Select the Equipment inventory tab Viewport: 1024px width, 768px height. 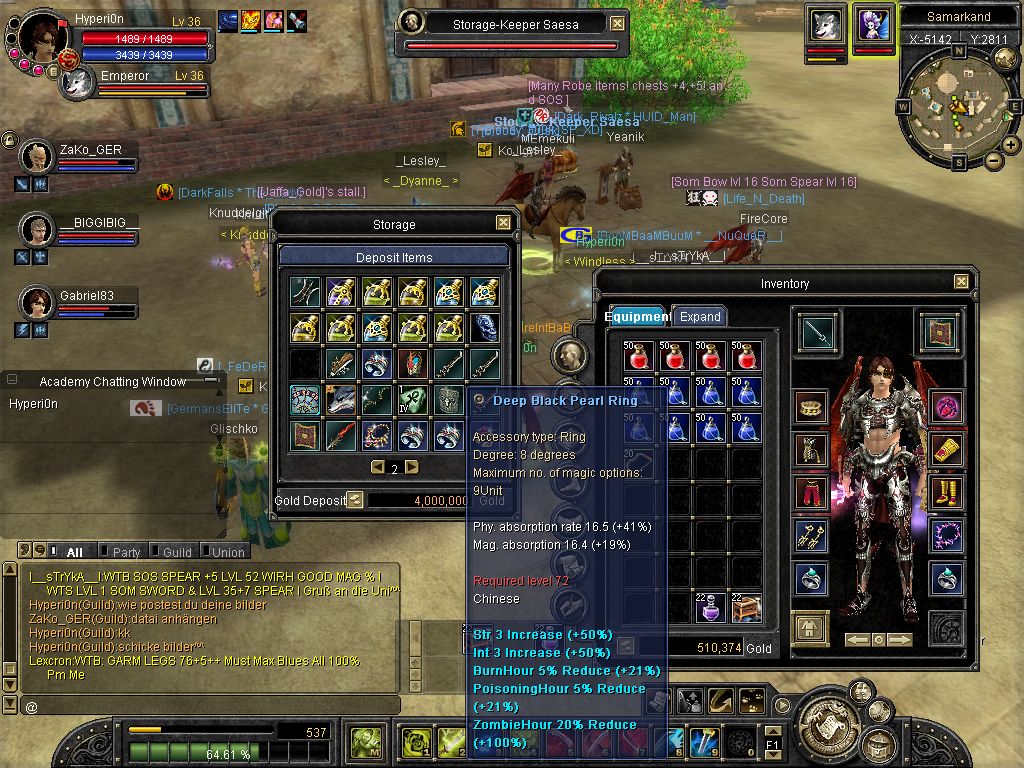tap(637, 317)
